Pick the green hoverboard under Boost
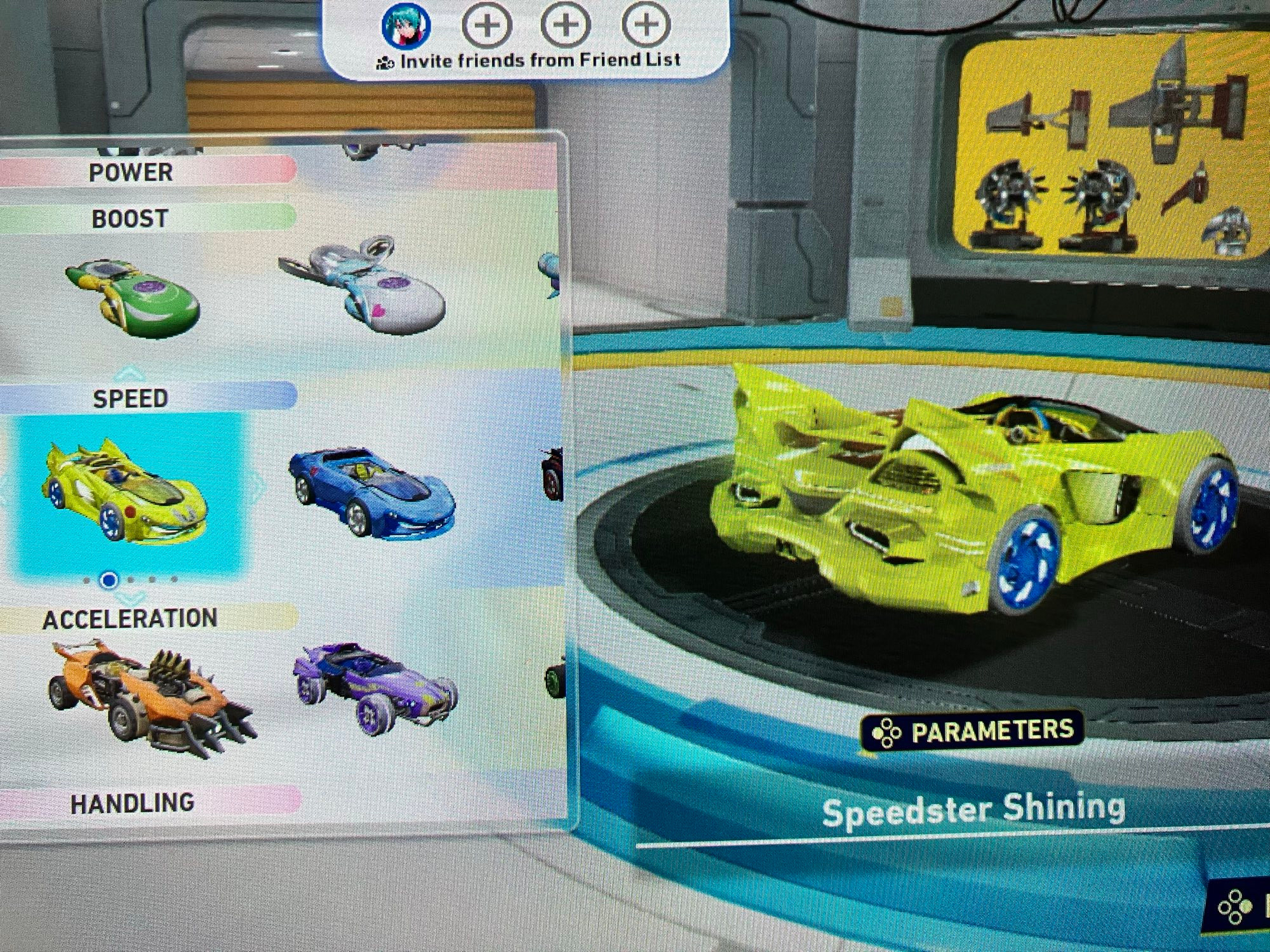The width and height of the screenshot is (1270, 952). (133, 295)
